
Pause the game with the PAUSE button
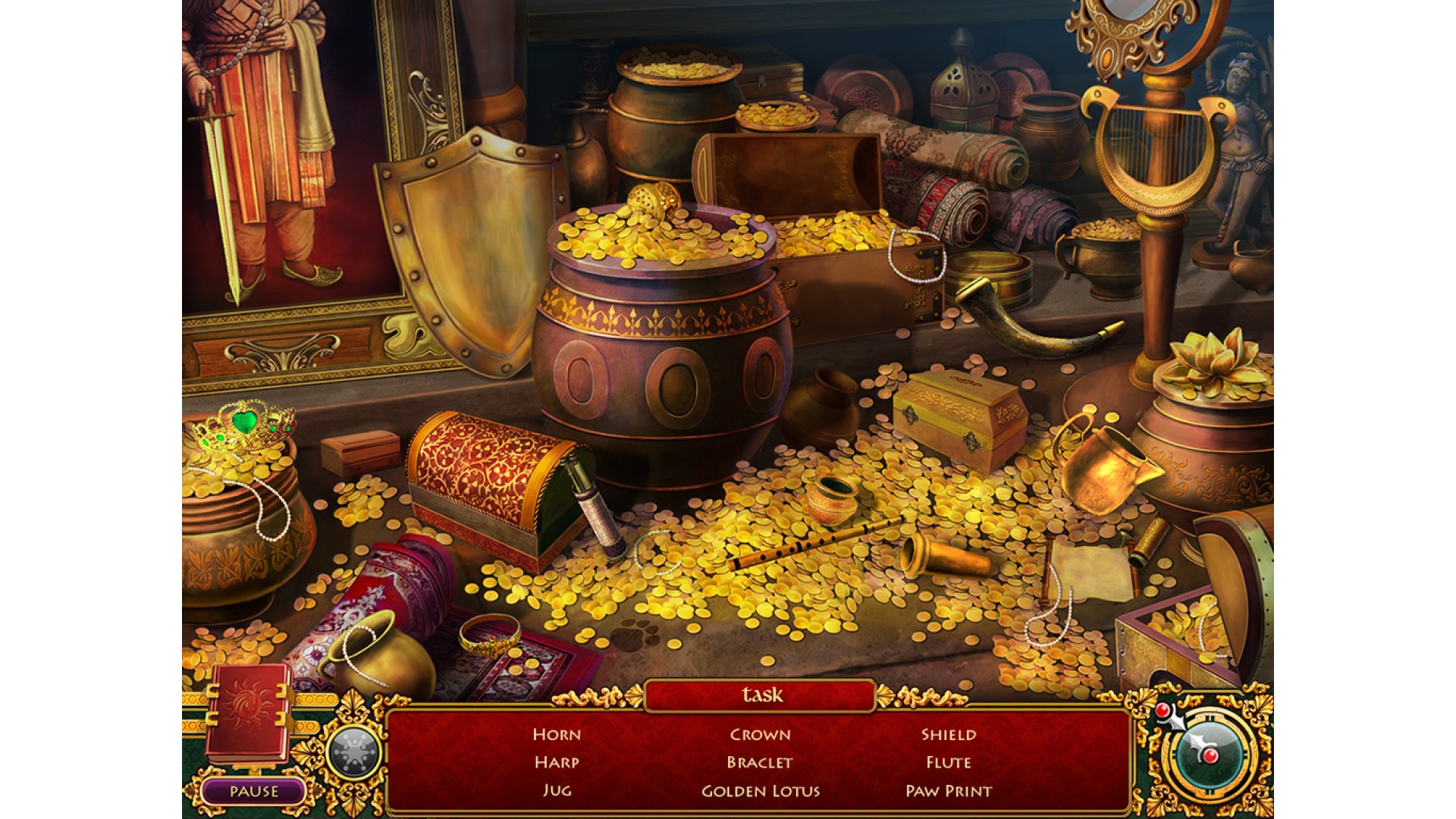point(254,792)
